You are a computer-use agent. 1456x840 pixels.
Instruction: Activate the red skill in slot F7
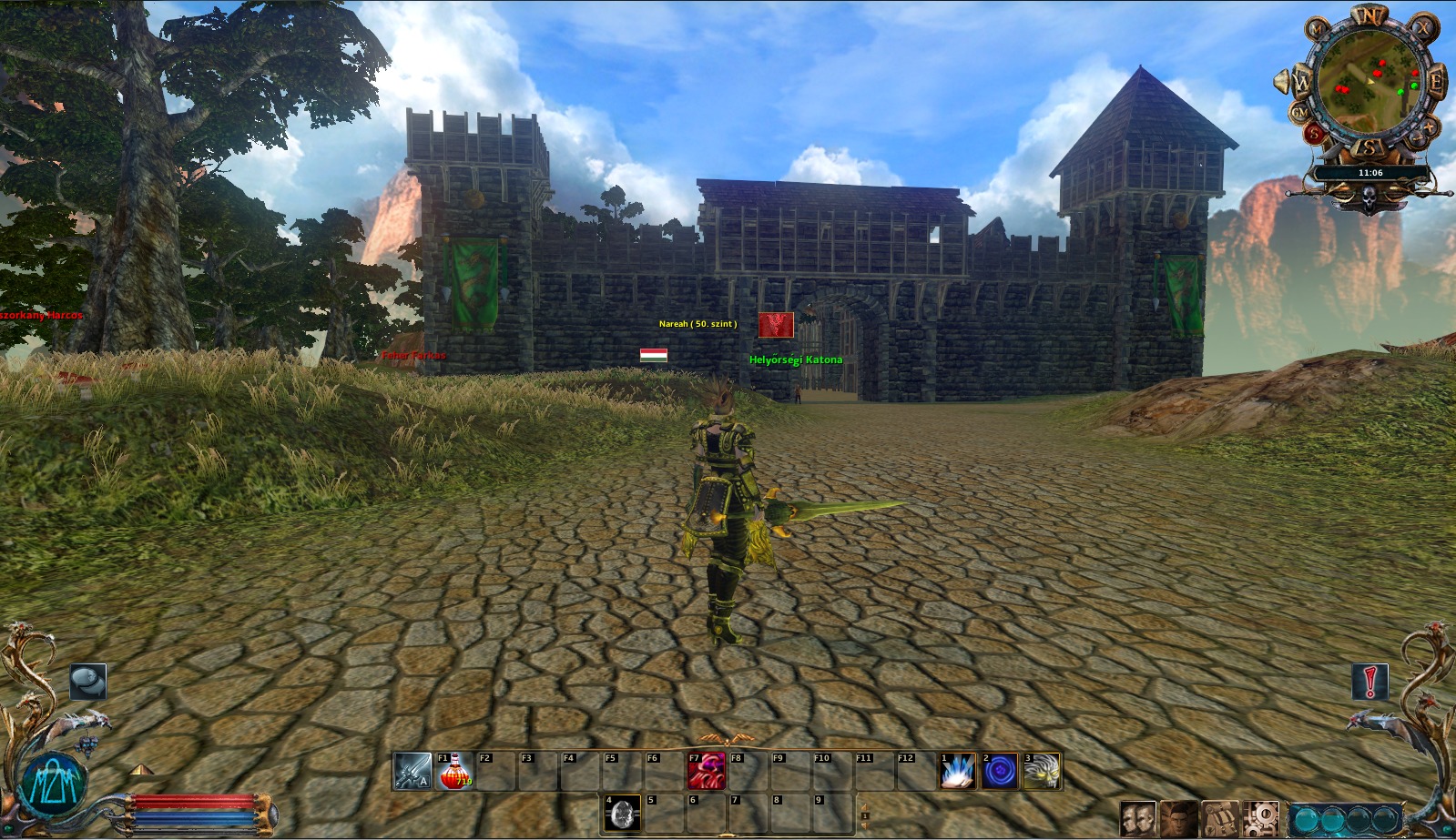[x=707, y=771]
